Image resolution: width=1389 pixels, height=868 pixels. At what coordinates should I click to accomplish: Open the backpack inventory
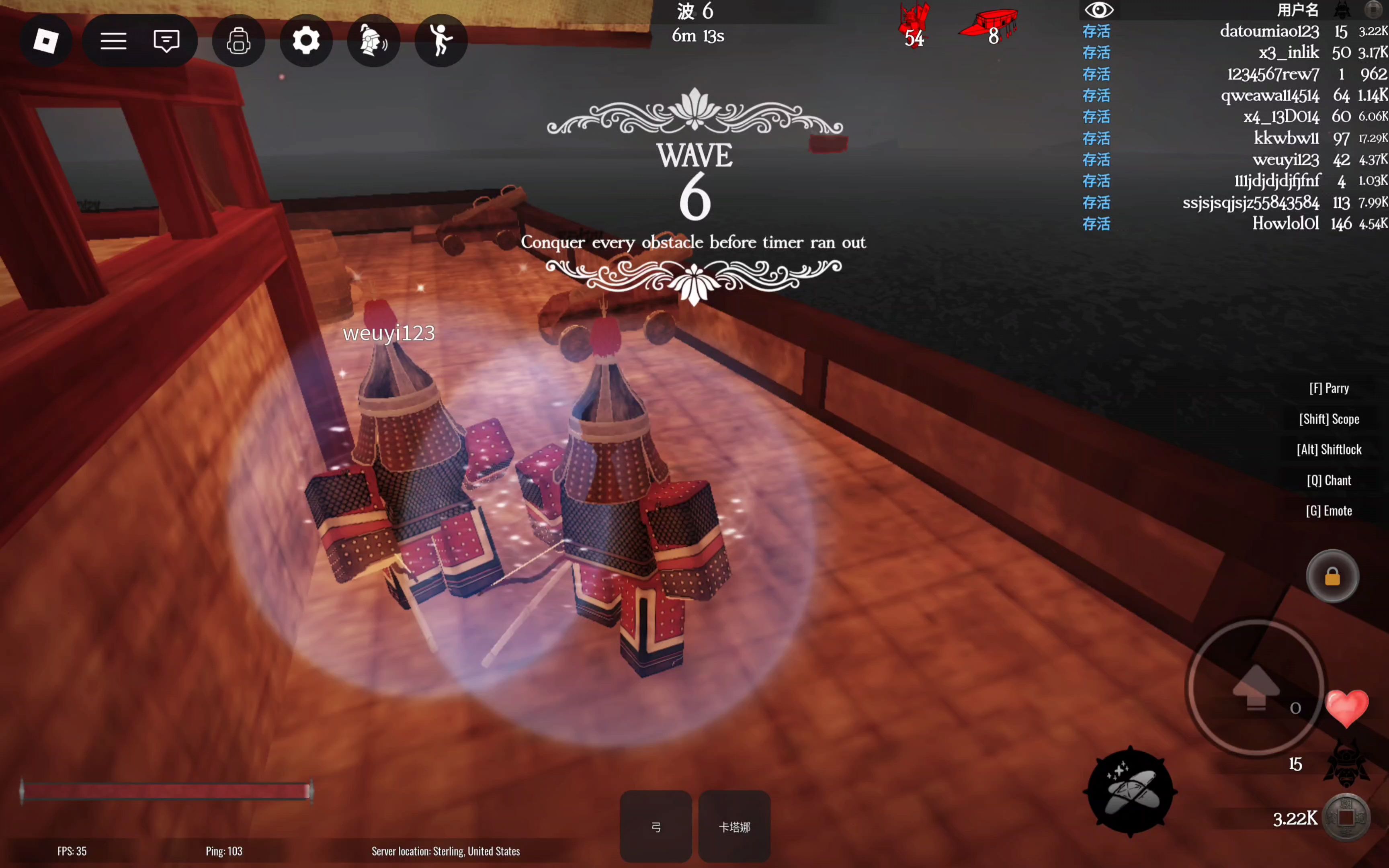(239, 41)
